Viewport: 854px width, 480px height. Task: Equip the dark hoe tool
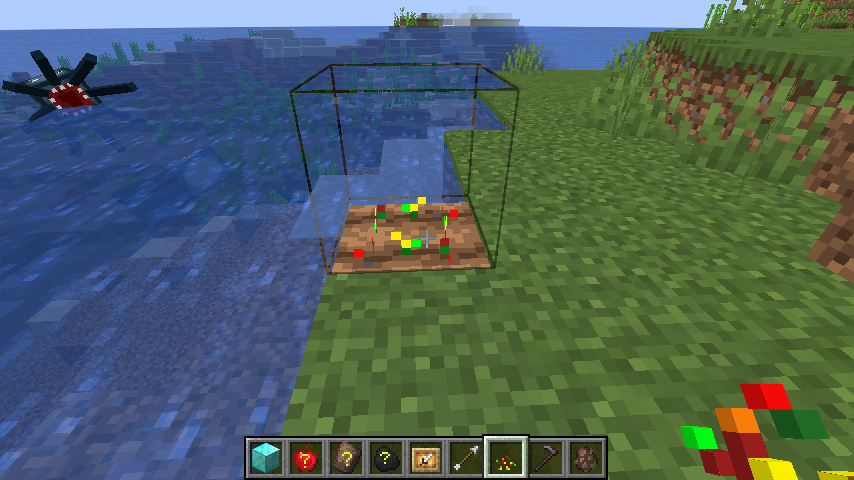tap(545, 458)
